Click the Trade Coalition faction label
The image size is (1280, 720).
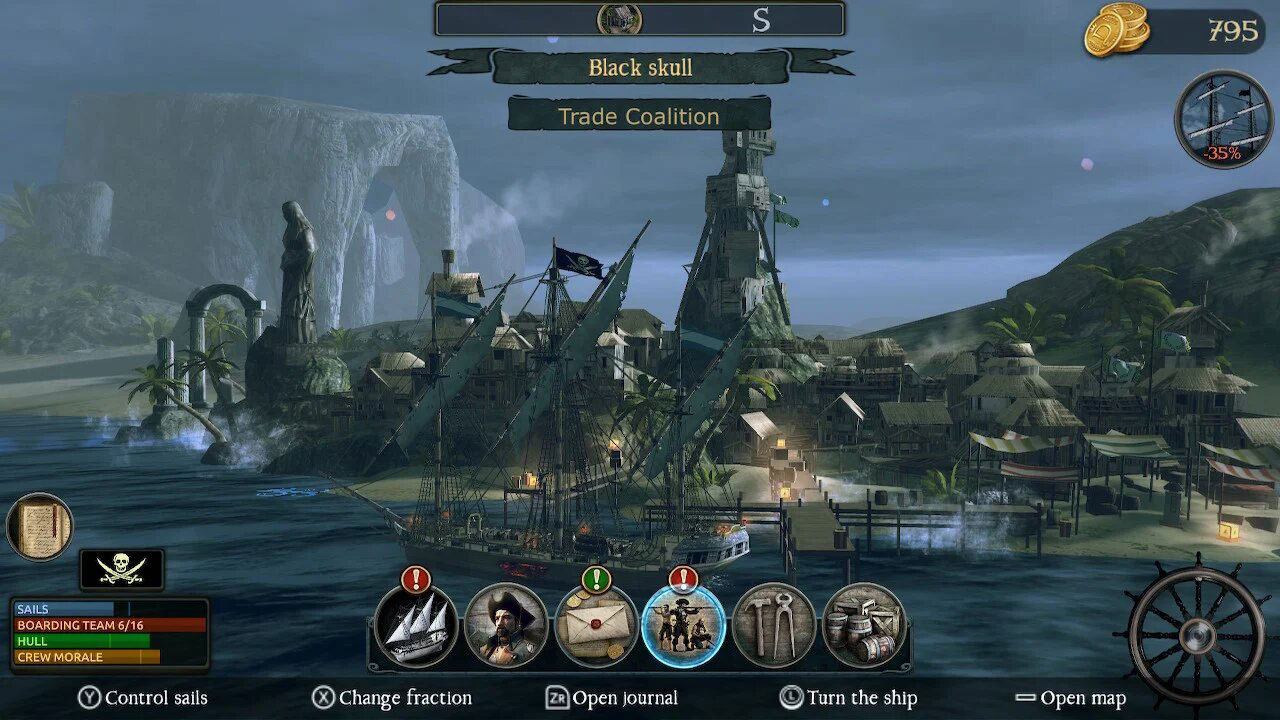click(x=639, y=116)
